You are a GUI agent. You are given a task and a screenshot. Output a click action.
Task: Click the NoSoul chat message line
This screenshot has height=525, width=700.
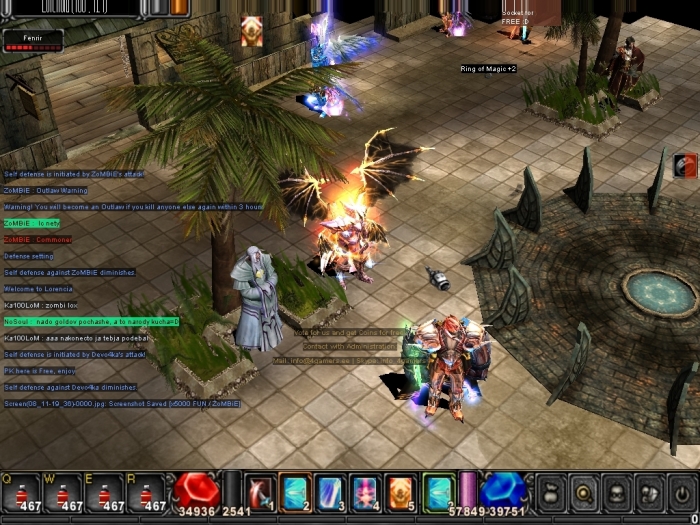(92, 321)
